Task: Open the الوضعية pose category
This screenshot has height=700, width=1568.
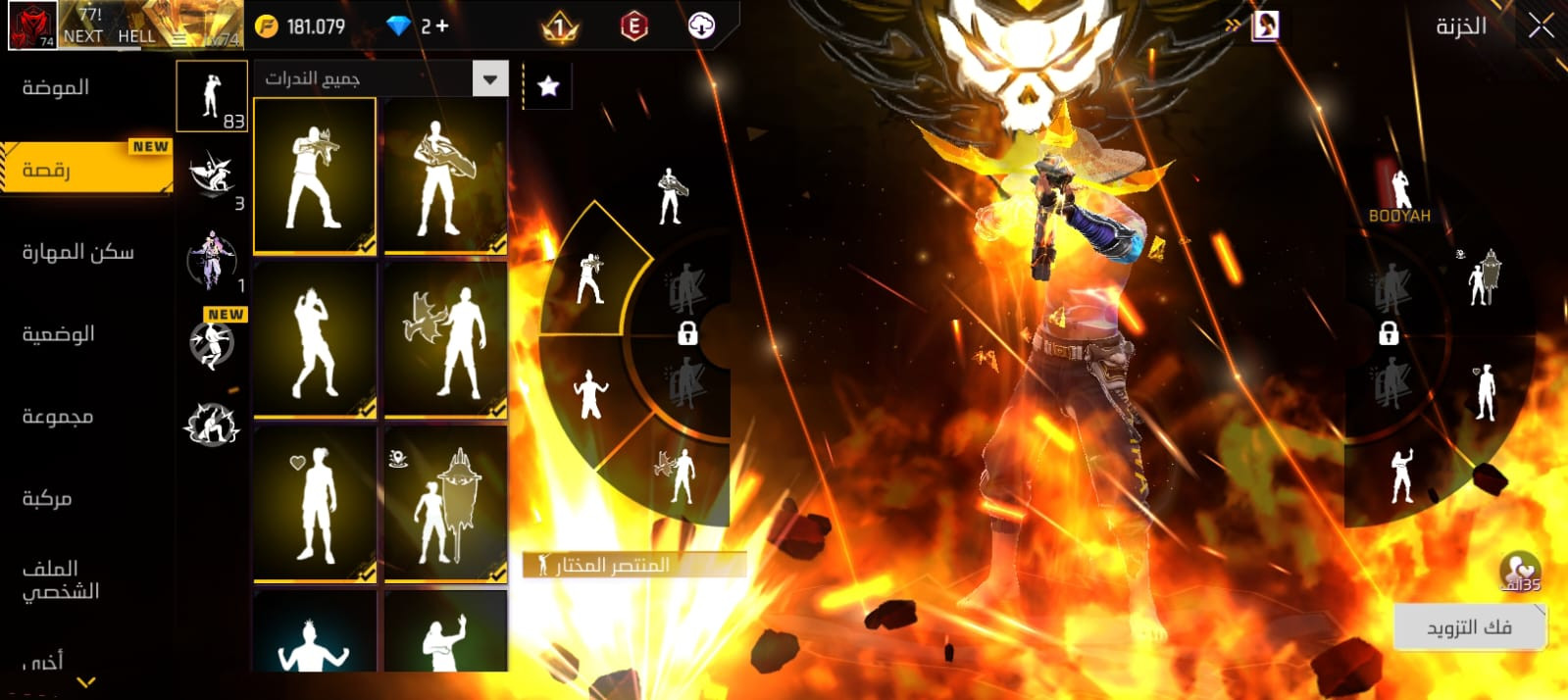Action: (x=59, y=334)
